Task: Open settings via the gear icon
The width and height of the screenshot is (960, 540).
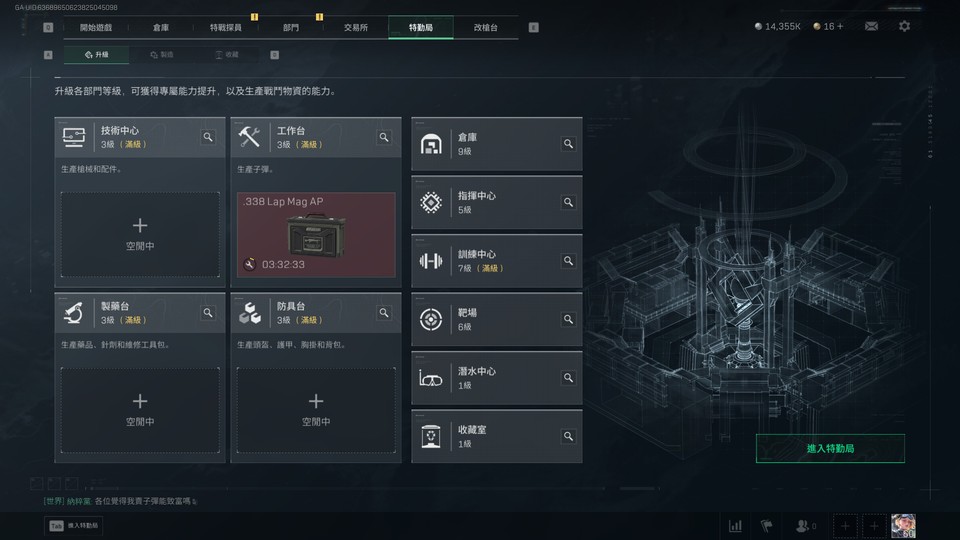Action: pyautogui.click(x=904, y=26)
